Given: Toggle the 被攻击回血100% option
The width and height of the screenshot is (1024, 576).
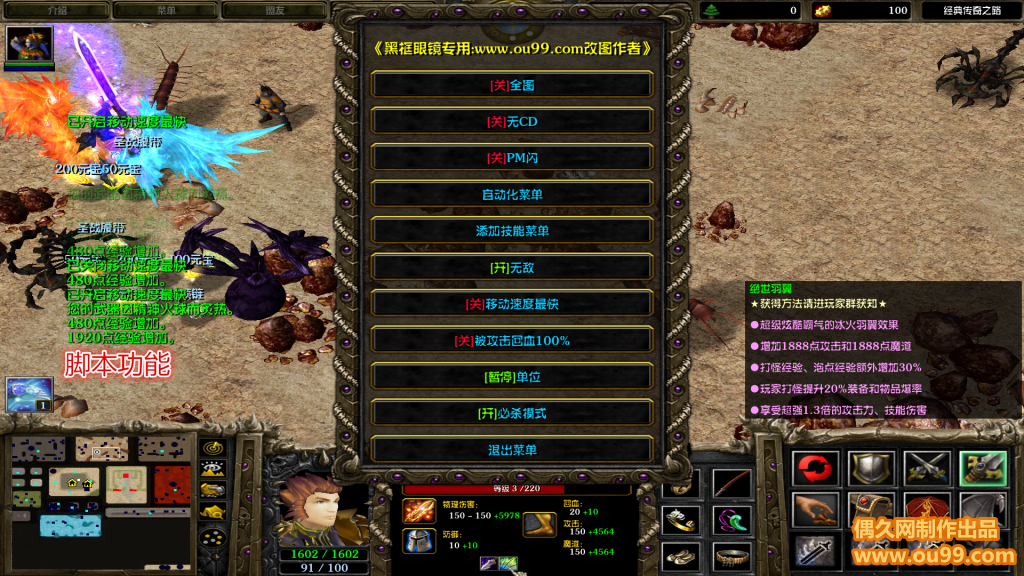Looking at the screenshot, I should 512,341.
